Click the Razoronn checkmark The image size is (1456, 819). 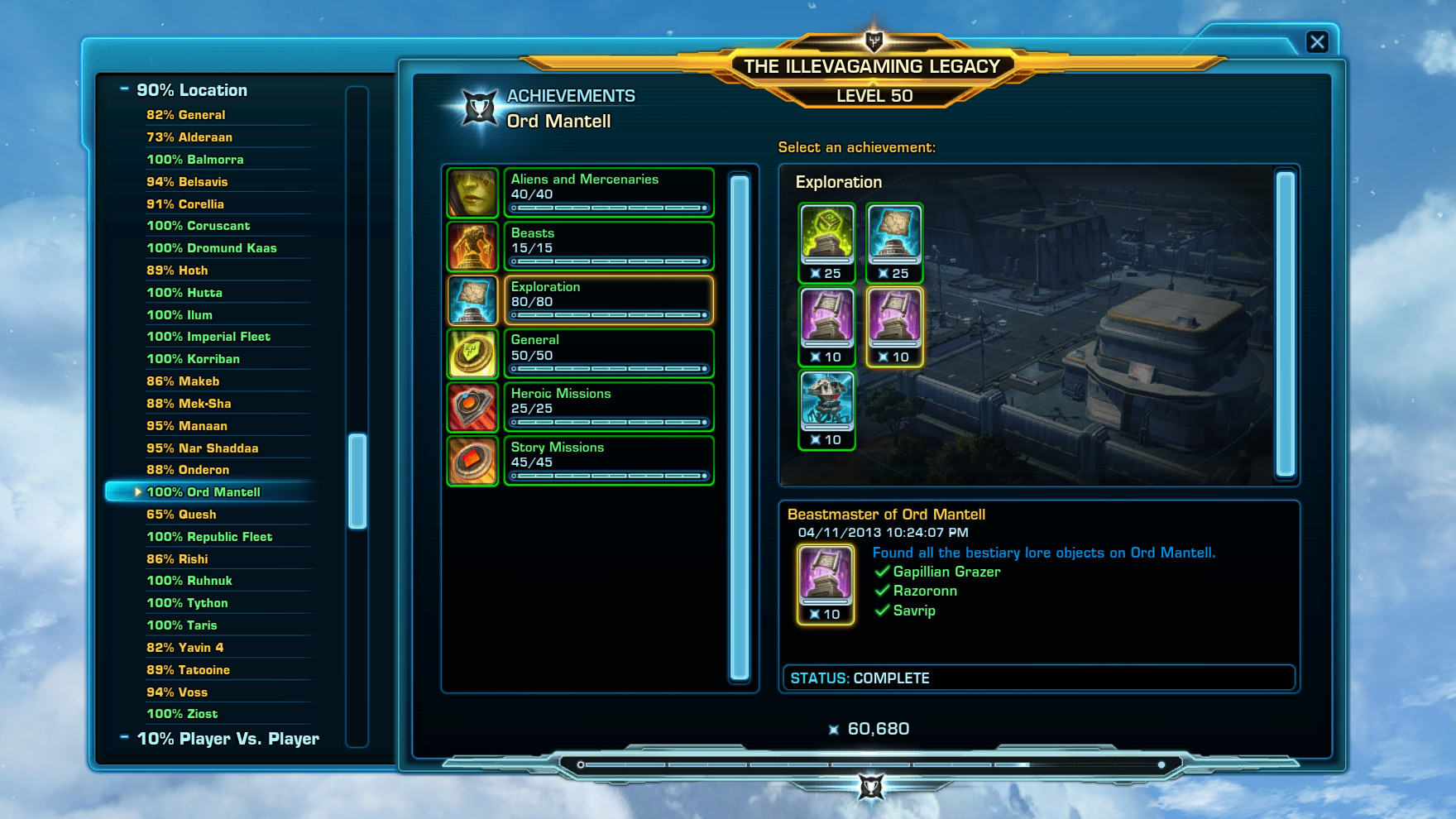(882, 591)
